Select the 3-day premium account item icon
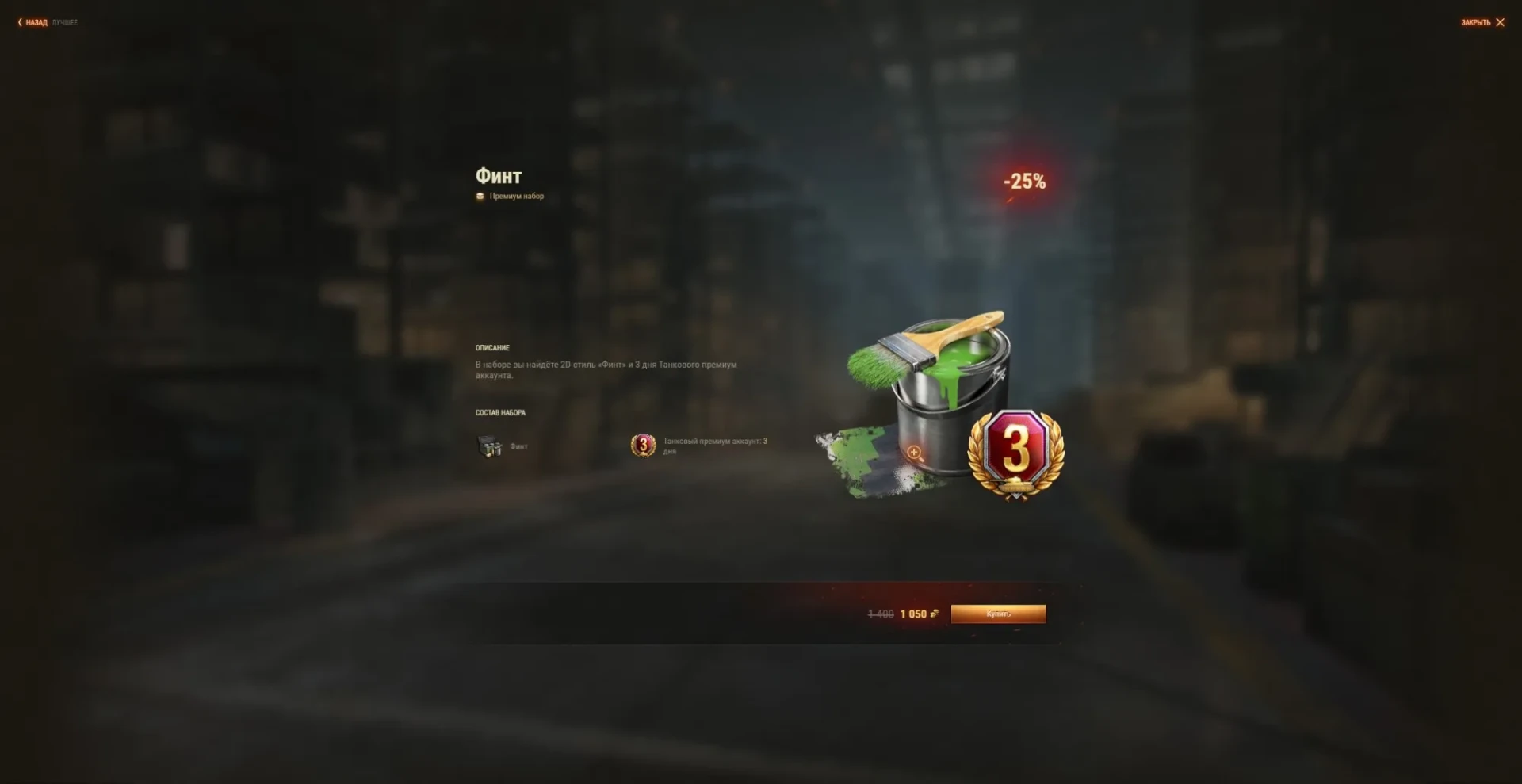Viewport: 1522px width, 784px height. (643, 446)
